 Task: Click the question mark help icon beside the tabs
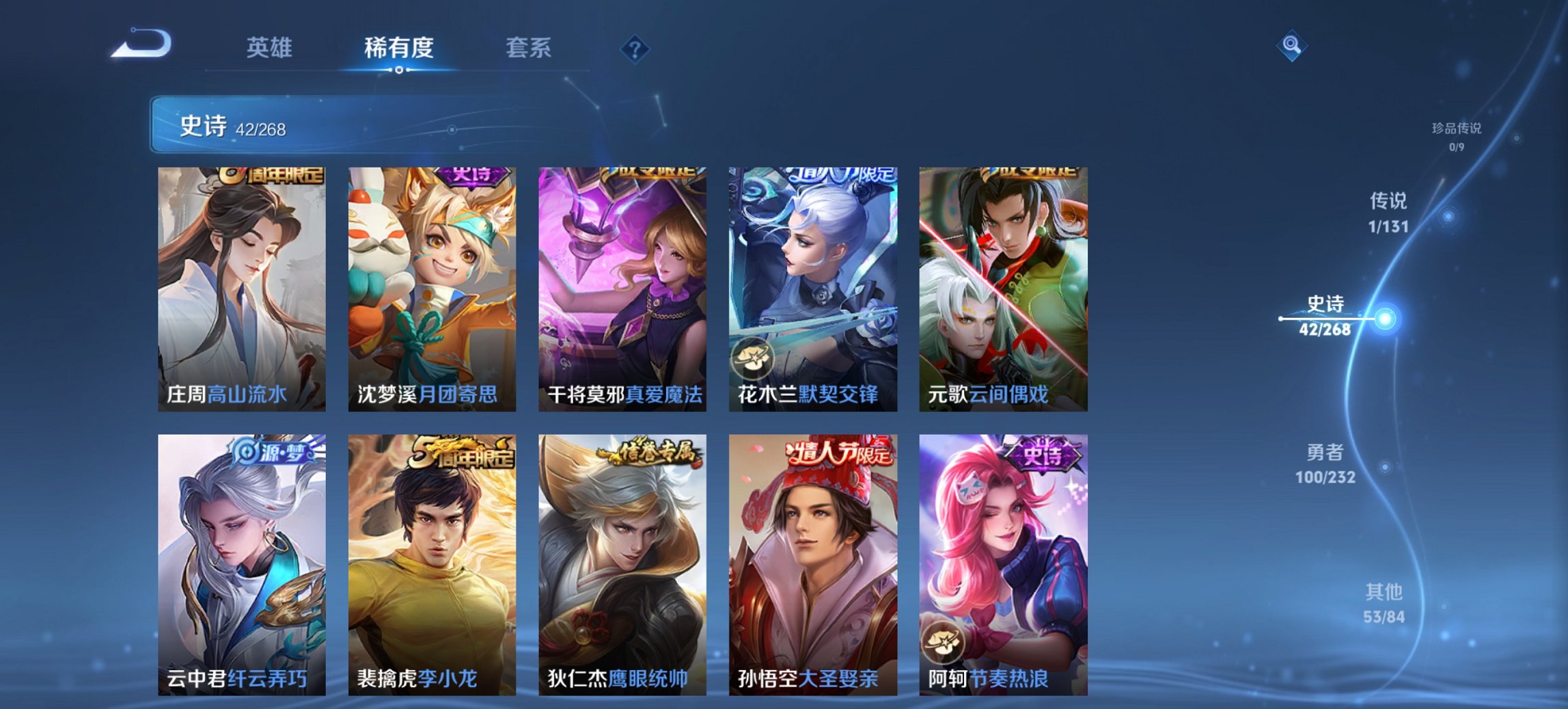click(634, 48)
